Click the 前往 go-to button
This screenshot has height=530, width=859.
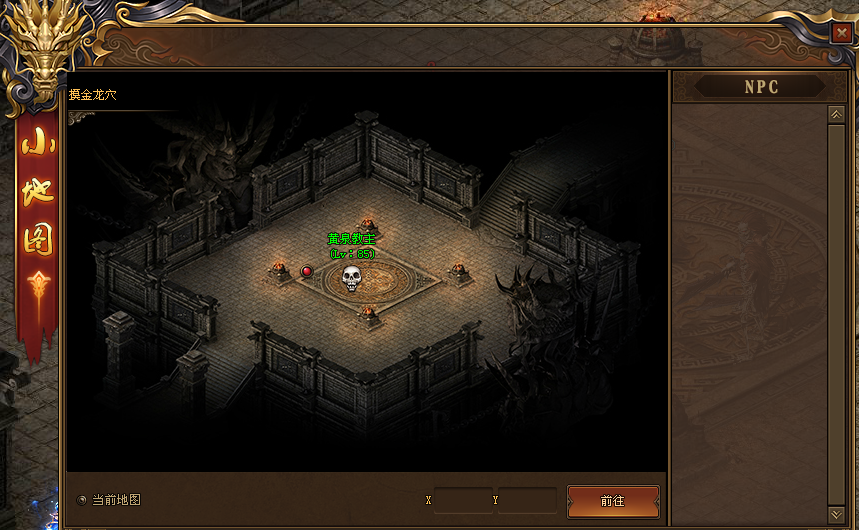613,501
